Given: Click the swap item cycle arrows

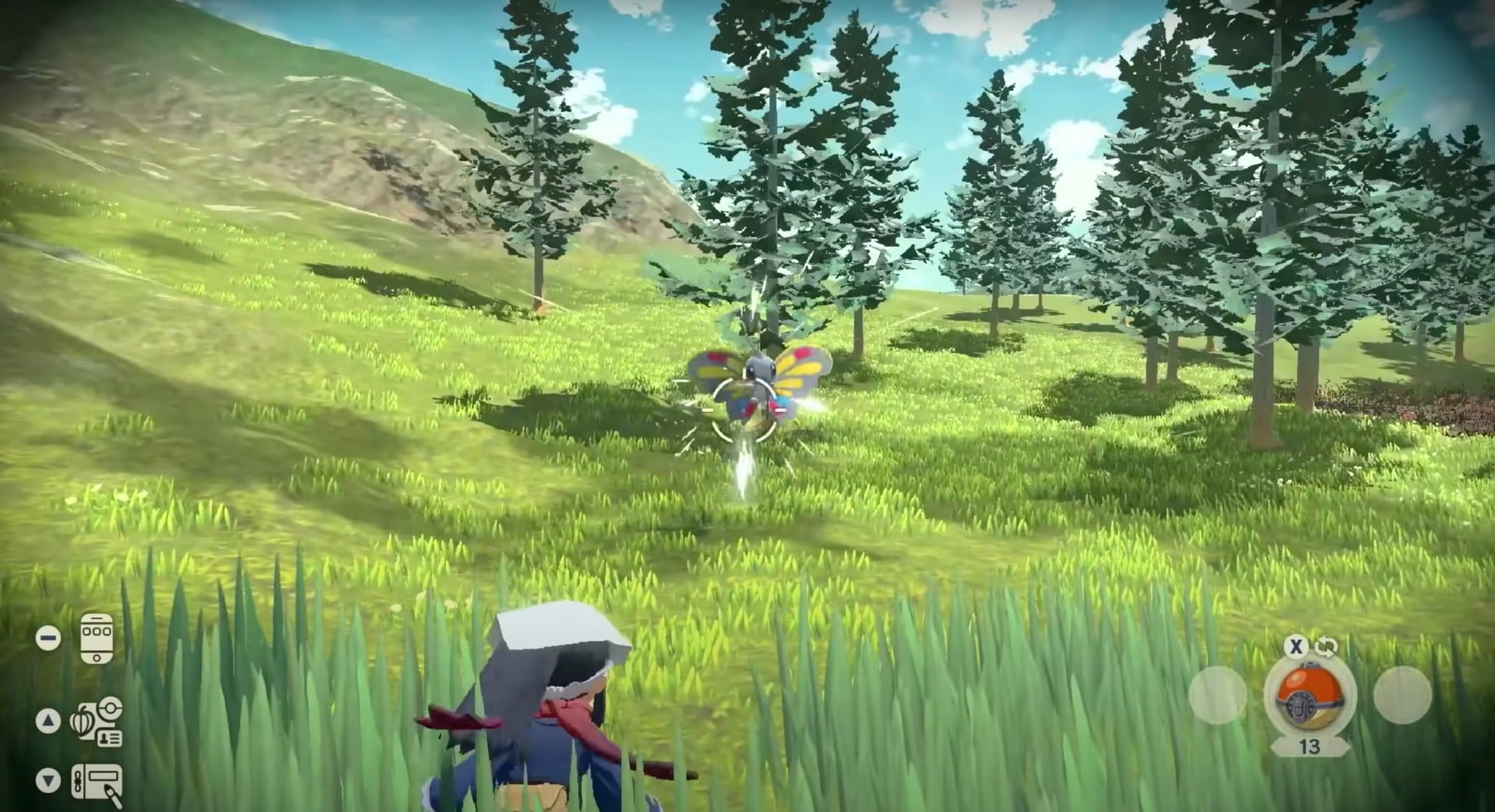Looking at the screenshot, I should (x=1324, y=646).
